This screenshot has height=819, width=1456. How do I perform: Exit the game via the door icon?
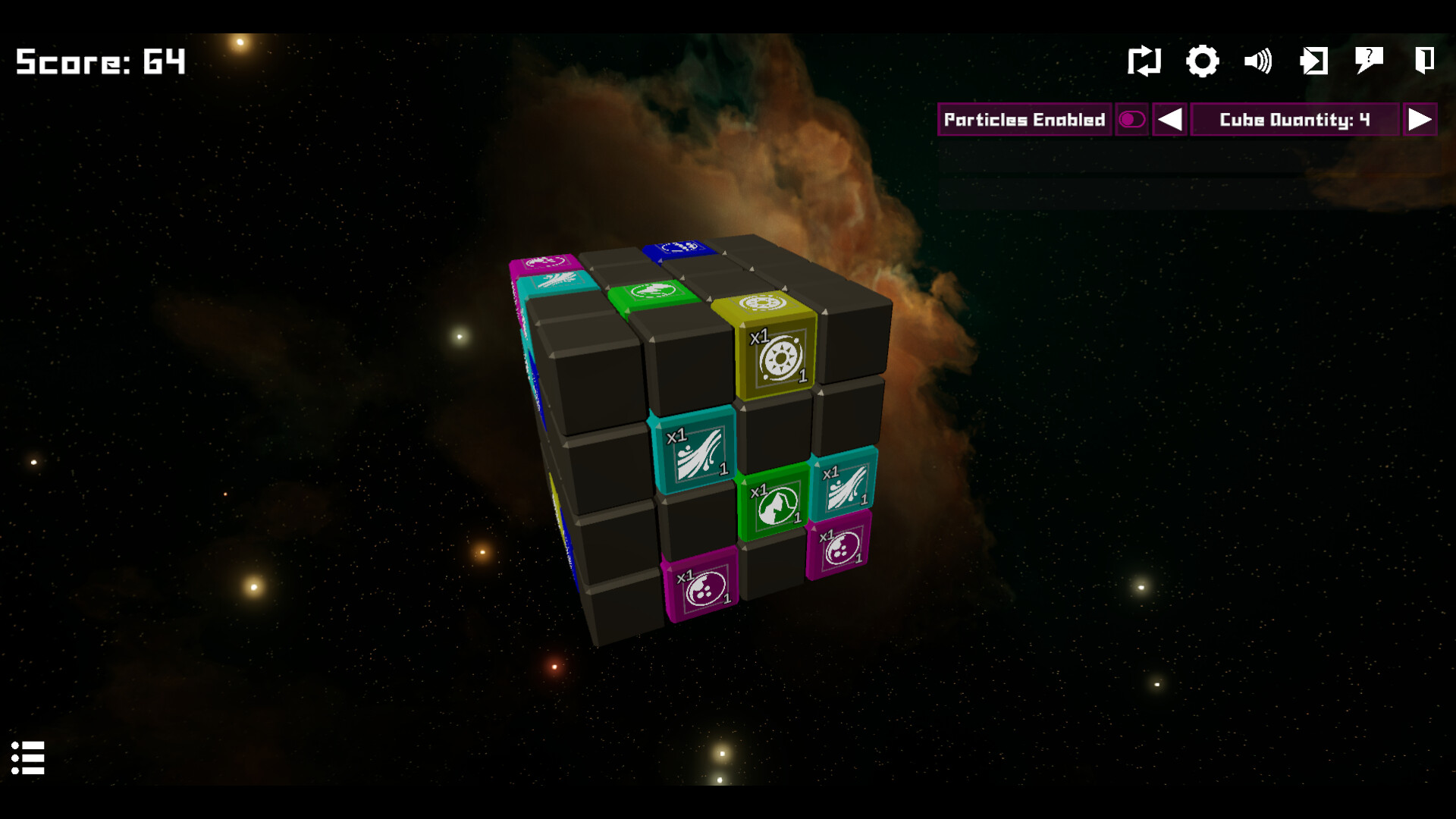pos(1424,61)
